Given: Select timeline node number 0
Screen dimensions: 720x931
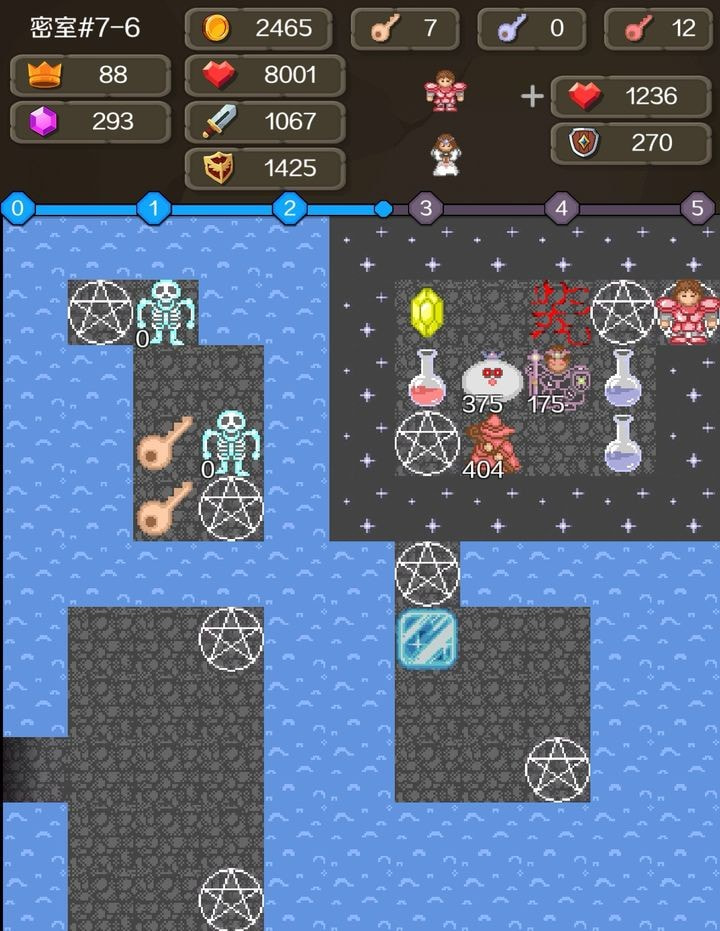Looking at the screenshot, I should [x=18, y=209].
